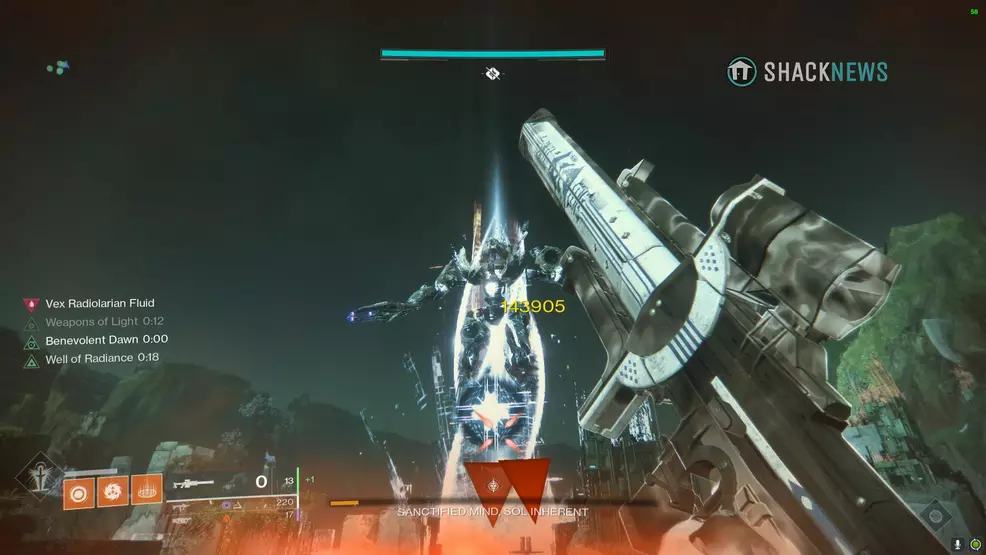Open the Shacknews watermark logo
The height and width of the screenshot is (555, 986).
click(807, 72)
